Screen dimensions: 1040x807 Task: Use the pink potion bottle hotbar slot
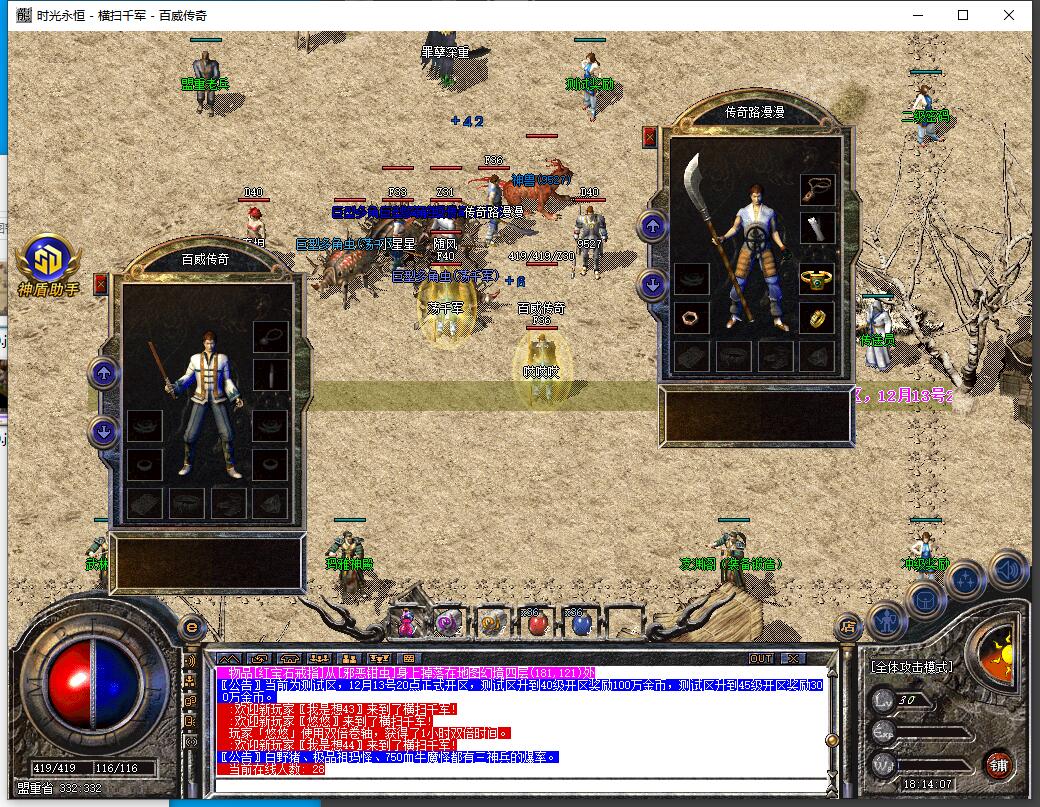pos(407,624)
